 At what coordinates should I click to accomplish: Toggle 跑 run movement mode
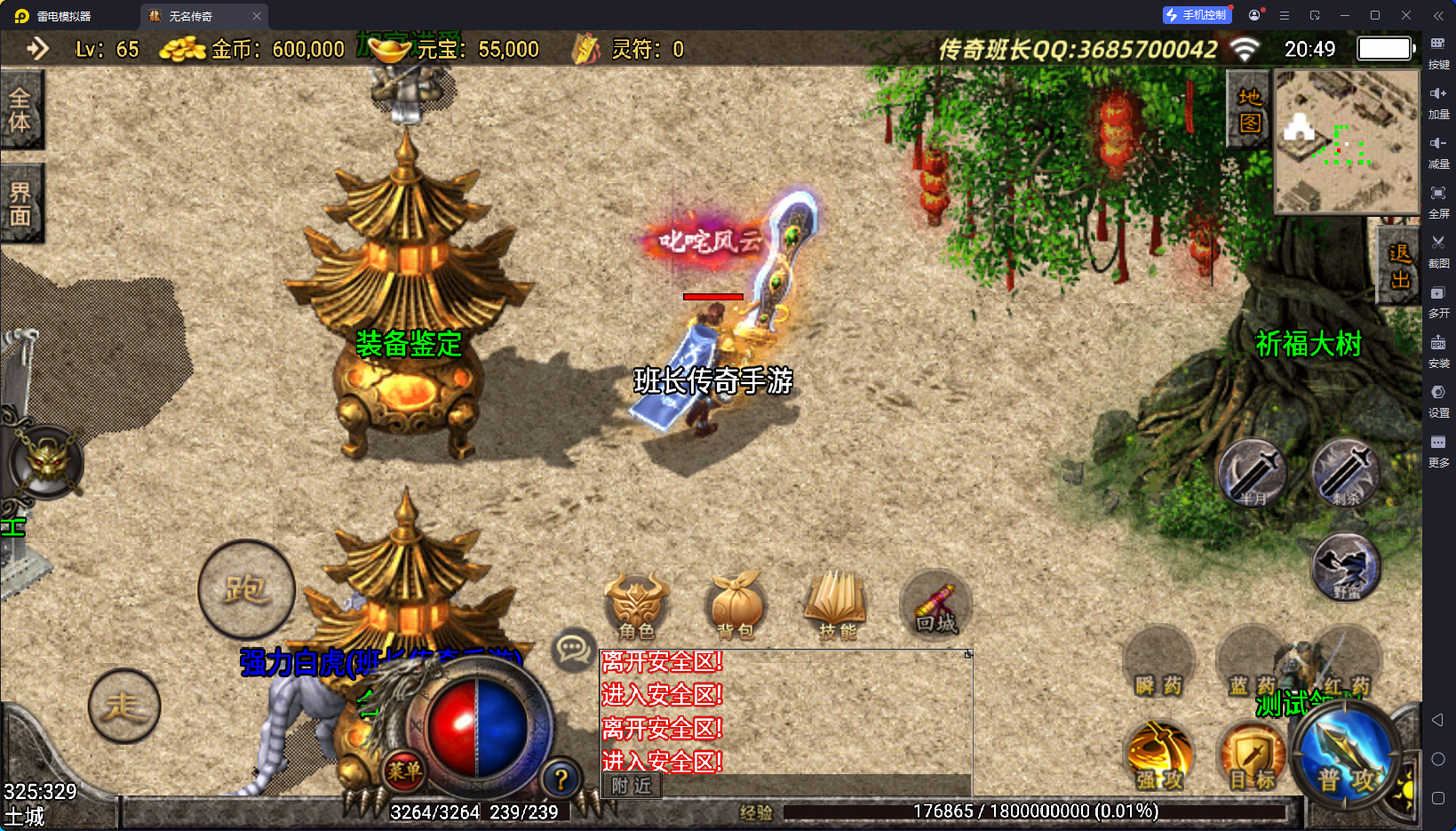click(x=246, y=589)
